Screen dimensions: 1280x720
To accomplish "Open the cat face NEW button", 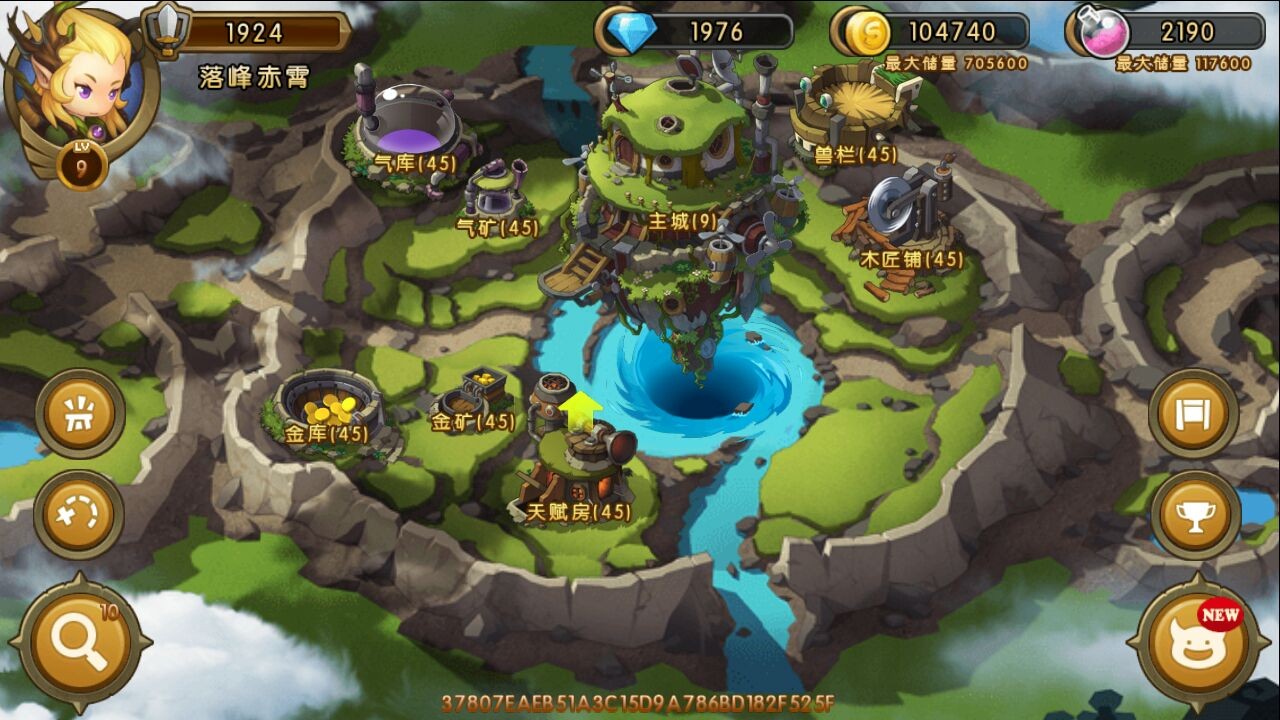I will [1198, 642].
